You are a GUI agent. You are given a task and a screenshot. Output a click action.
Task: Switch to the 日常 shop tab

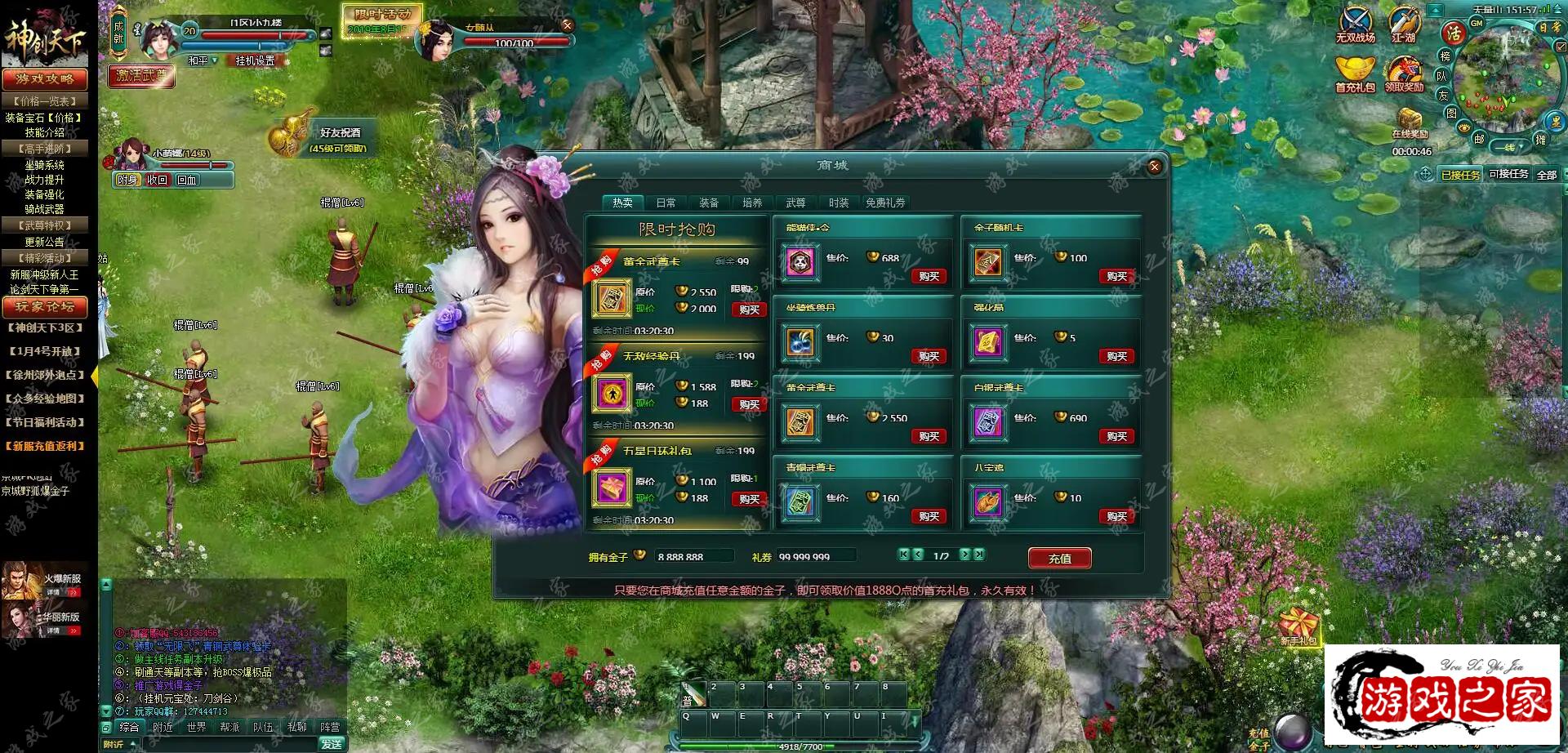(666, 203)
